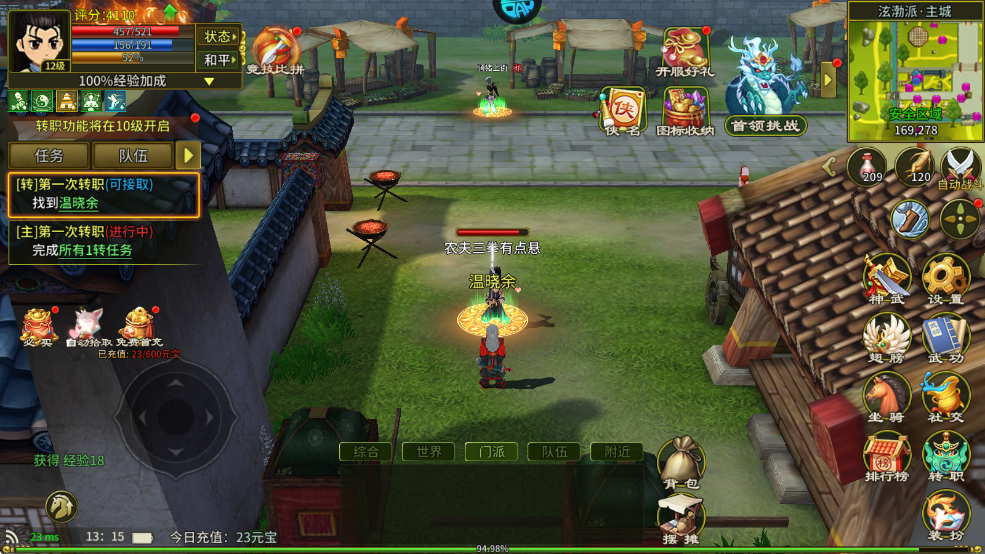Open the 状态 status button
The height and width of the screenshot is (554, 985).
(218, 36)
